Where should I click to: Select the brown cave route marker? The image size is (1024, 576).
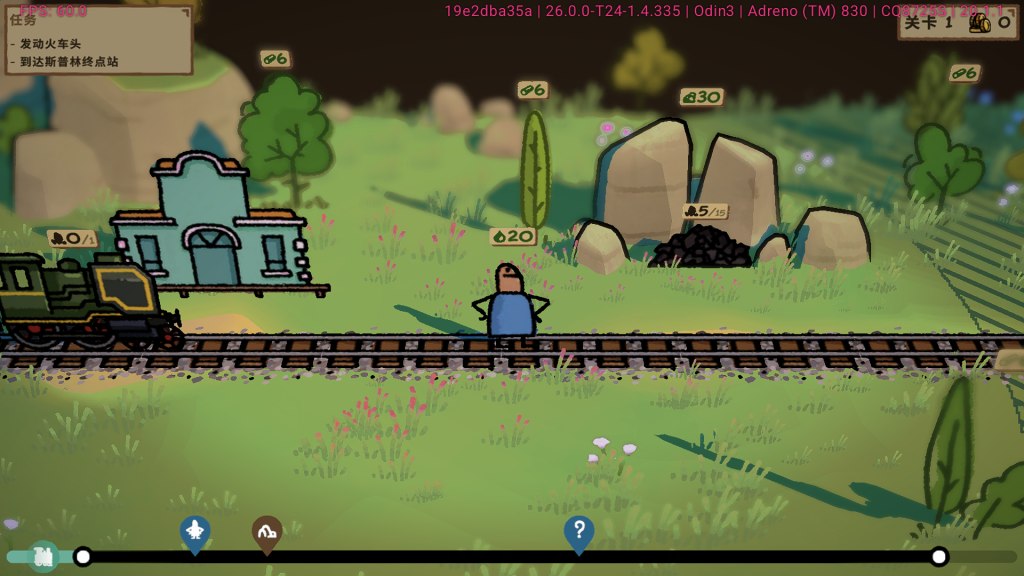click(266, 532)
